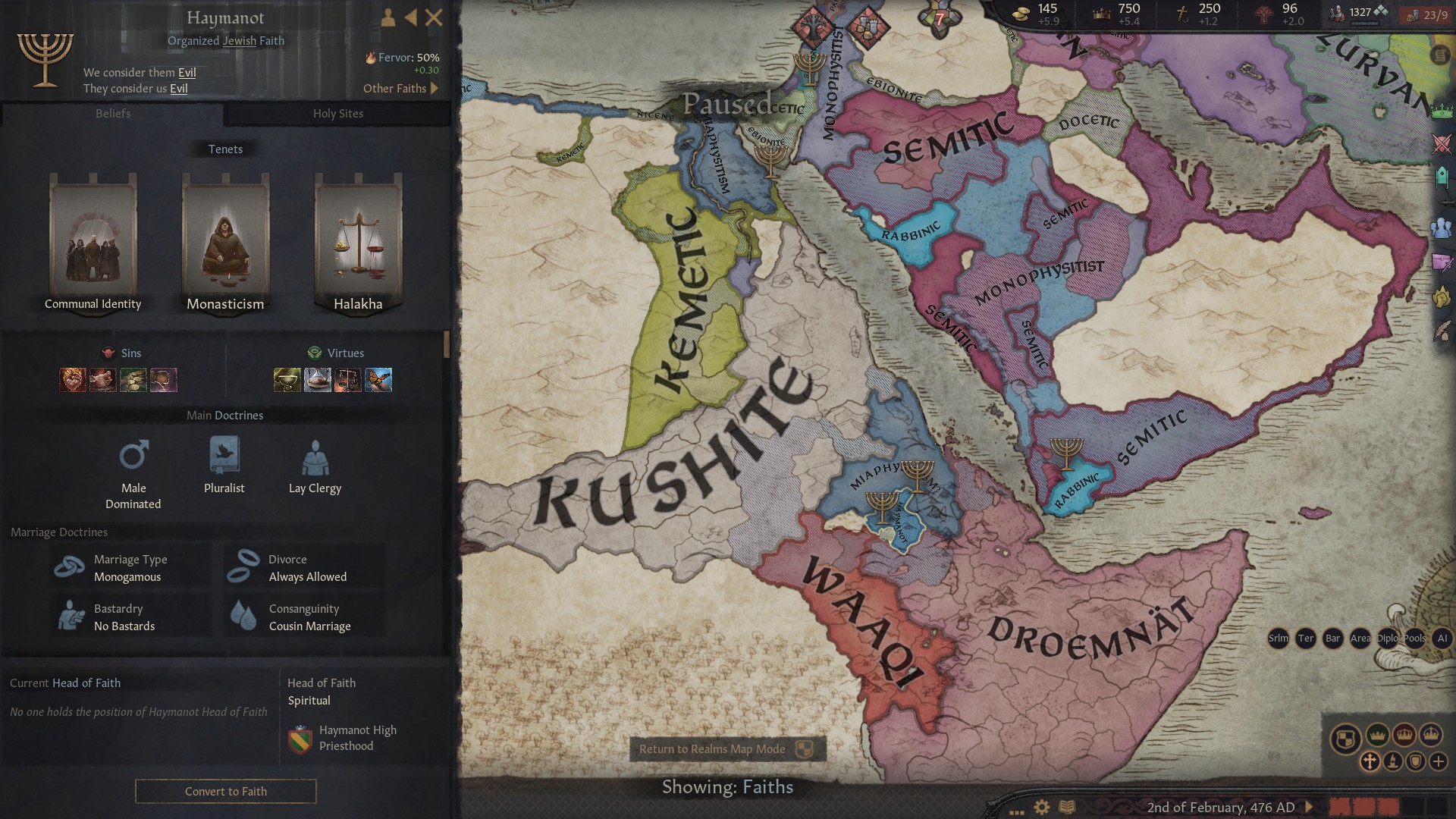Toggle the Diplo map mode overlay
1456x819 pixels.
click(x=1388, y=639)
